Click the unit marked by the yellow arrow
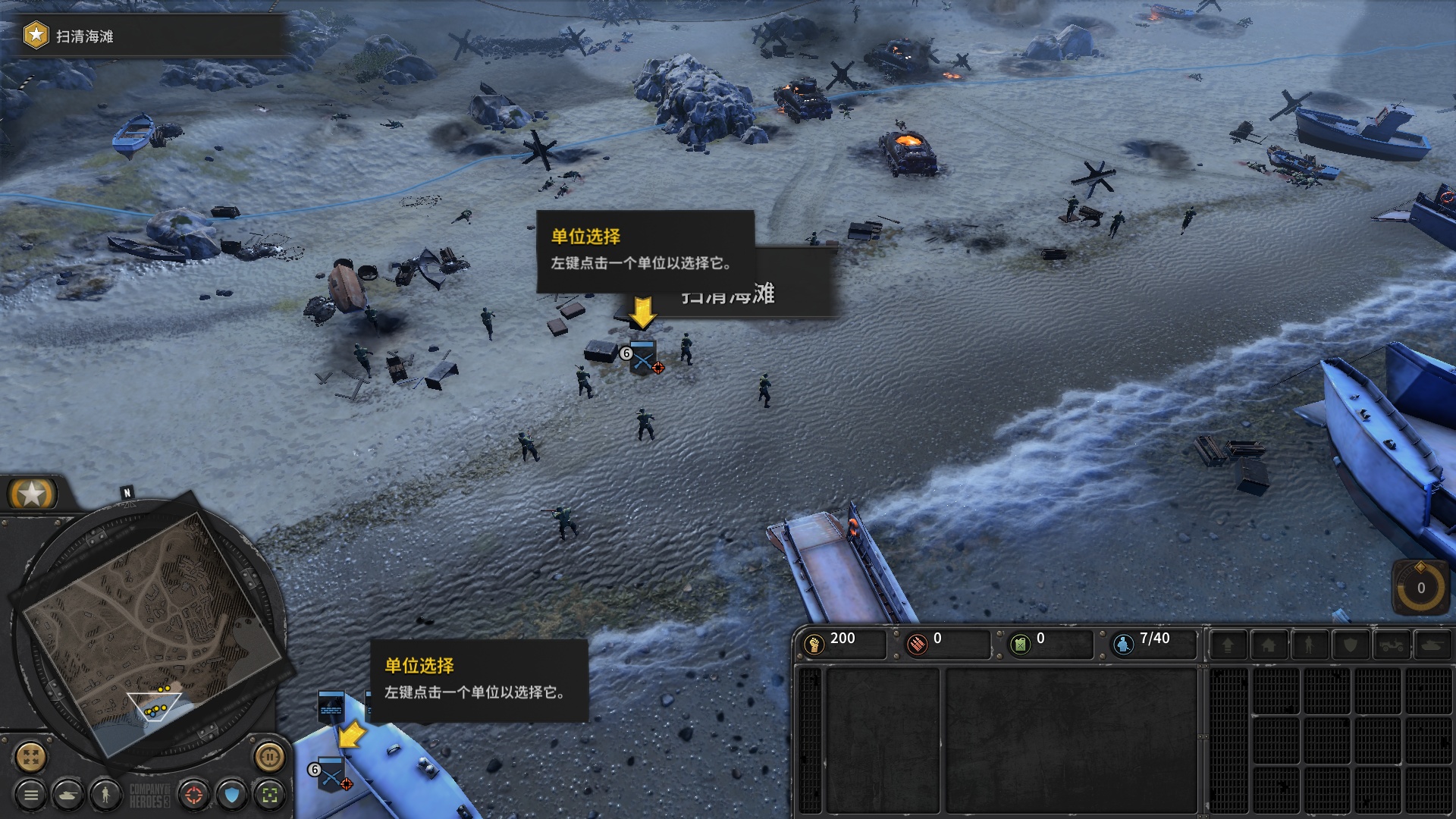Screen dimensions: 1456x819 (645, 356)
